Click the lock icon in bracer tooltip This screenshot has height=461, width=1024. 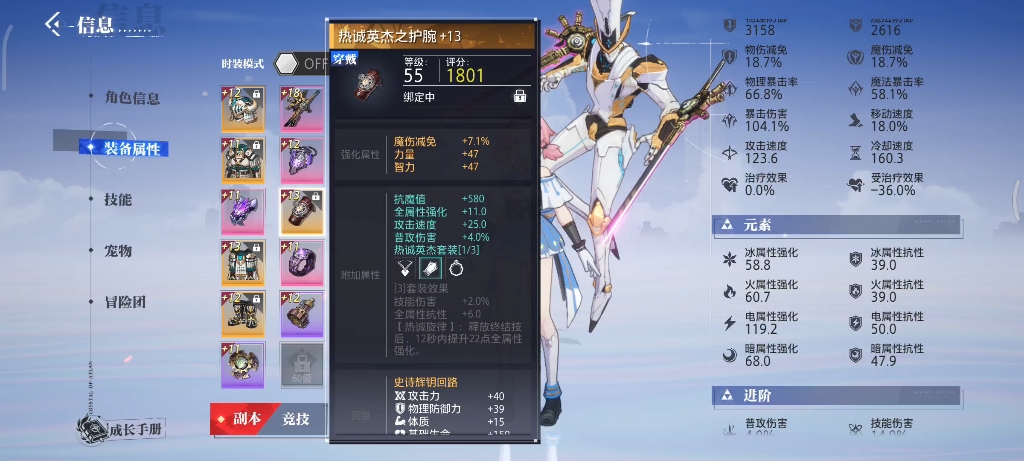click(x=520, y=96)
